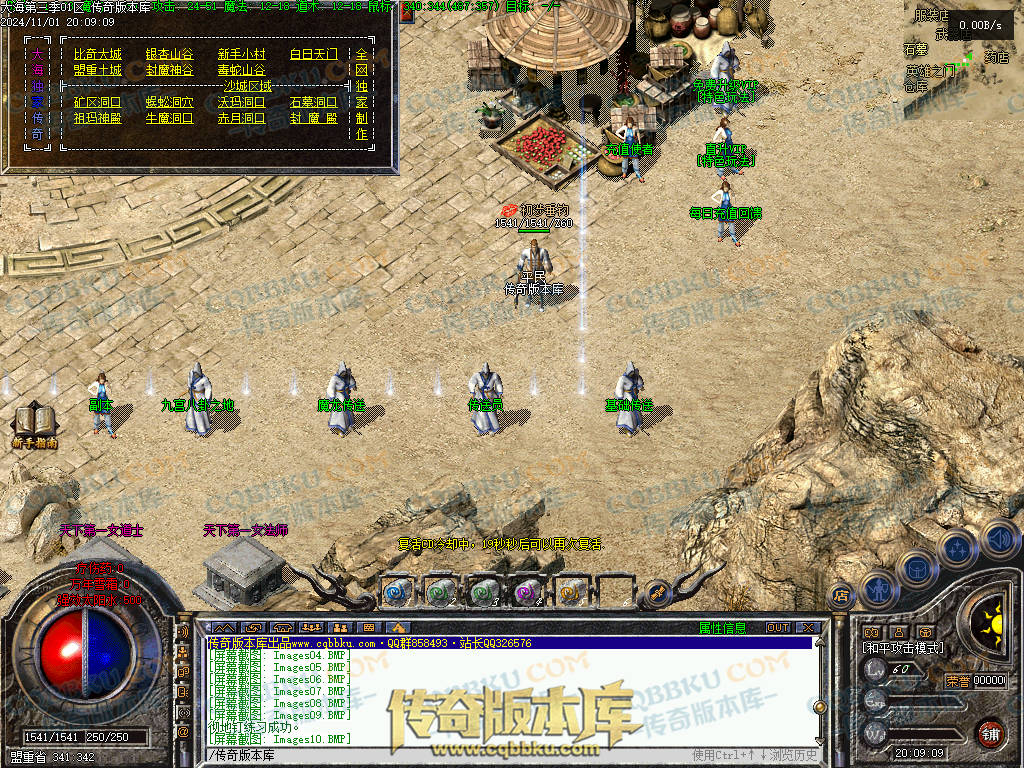The width and height of the screenshot is (1024, 768).
Task: Choose the 银杏山谷 teleport link
Action: click(169, 54)
